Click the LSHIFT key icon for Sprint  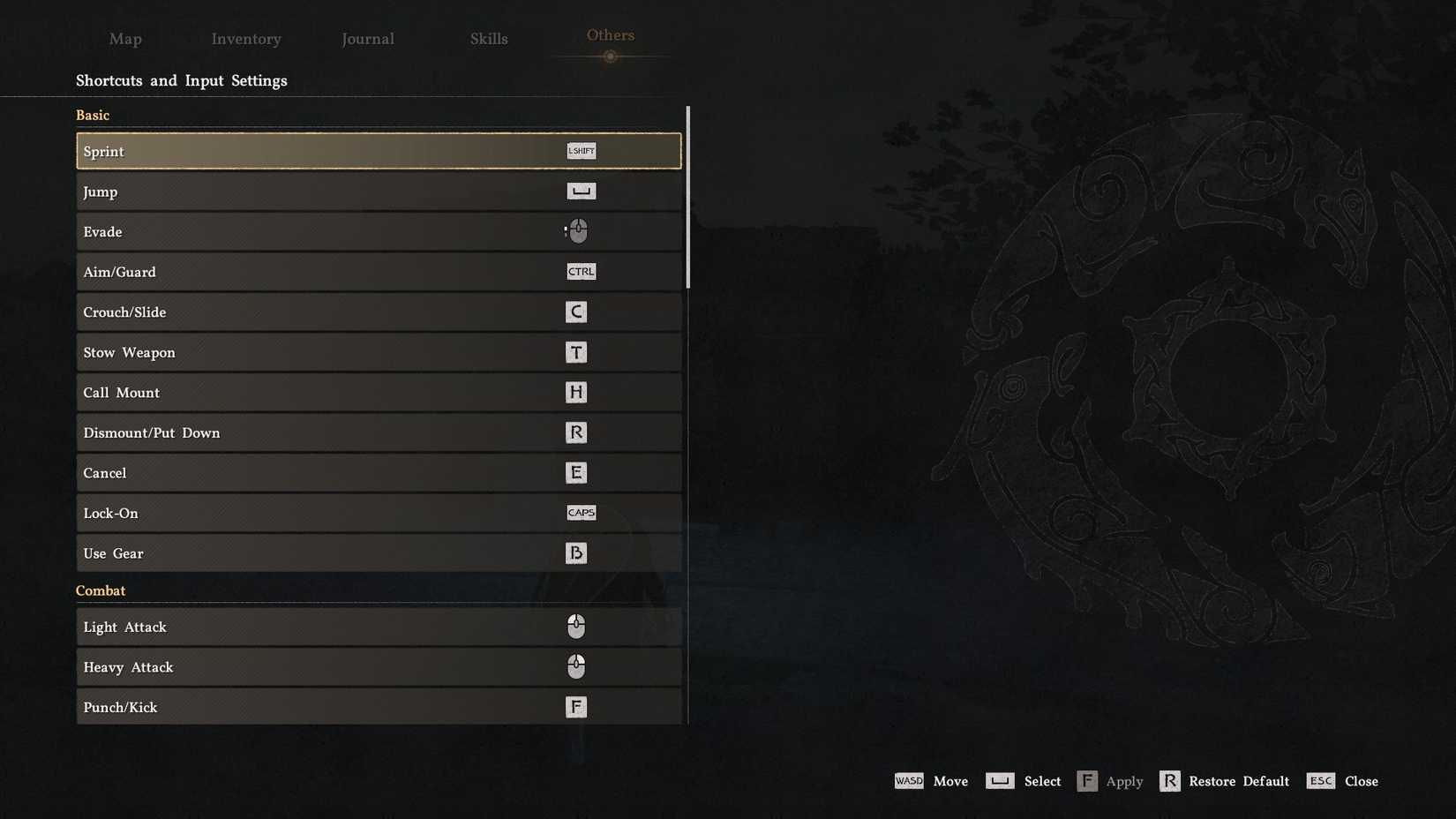(582, 150)
